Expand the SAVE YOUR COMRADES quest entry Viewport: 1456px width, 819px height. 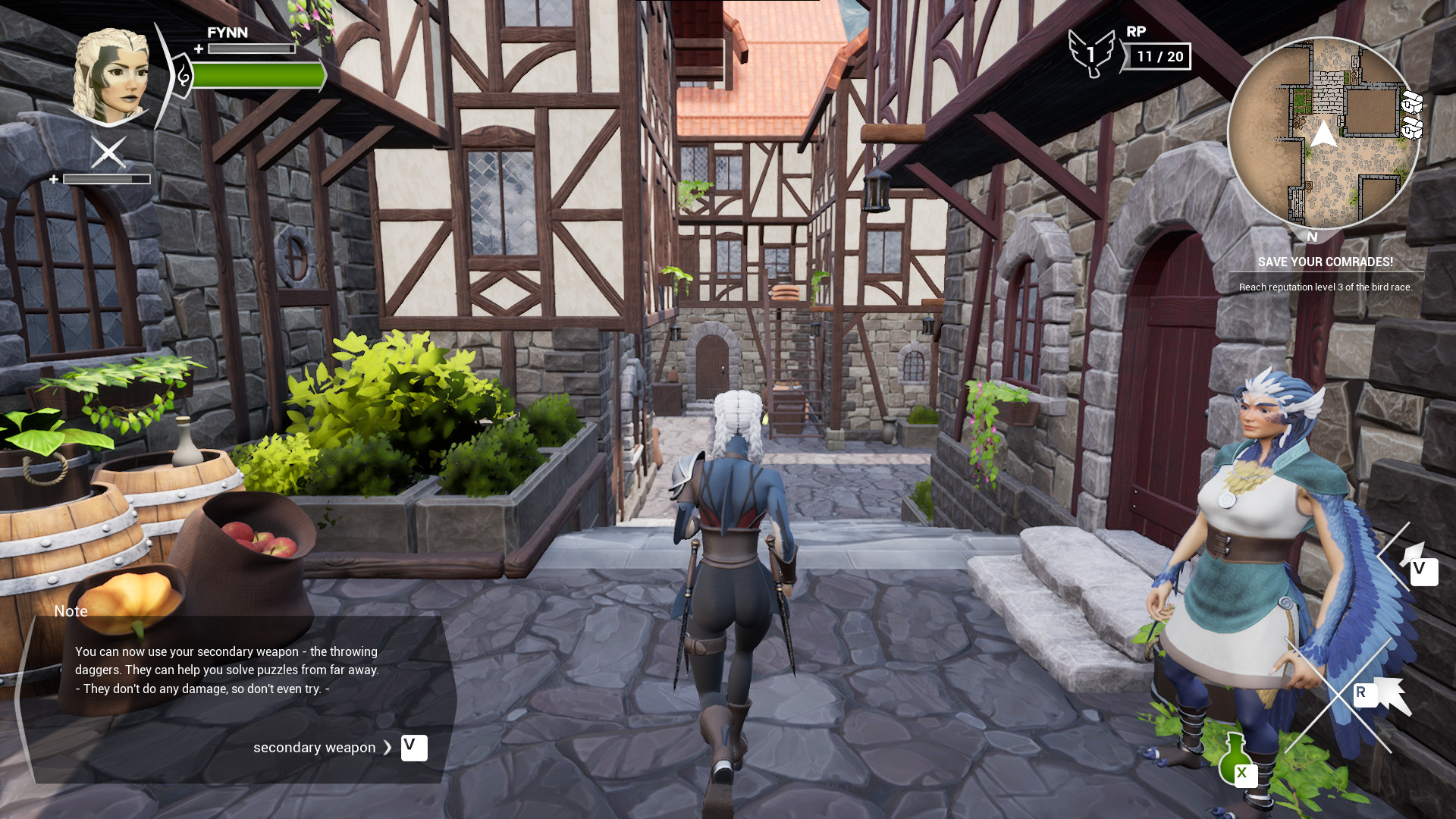[1324, 262]
